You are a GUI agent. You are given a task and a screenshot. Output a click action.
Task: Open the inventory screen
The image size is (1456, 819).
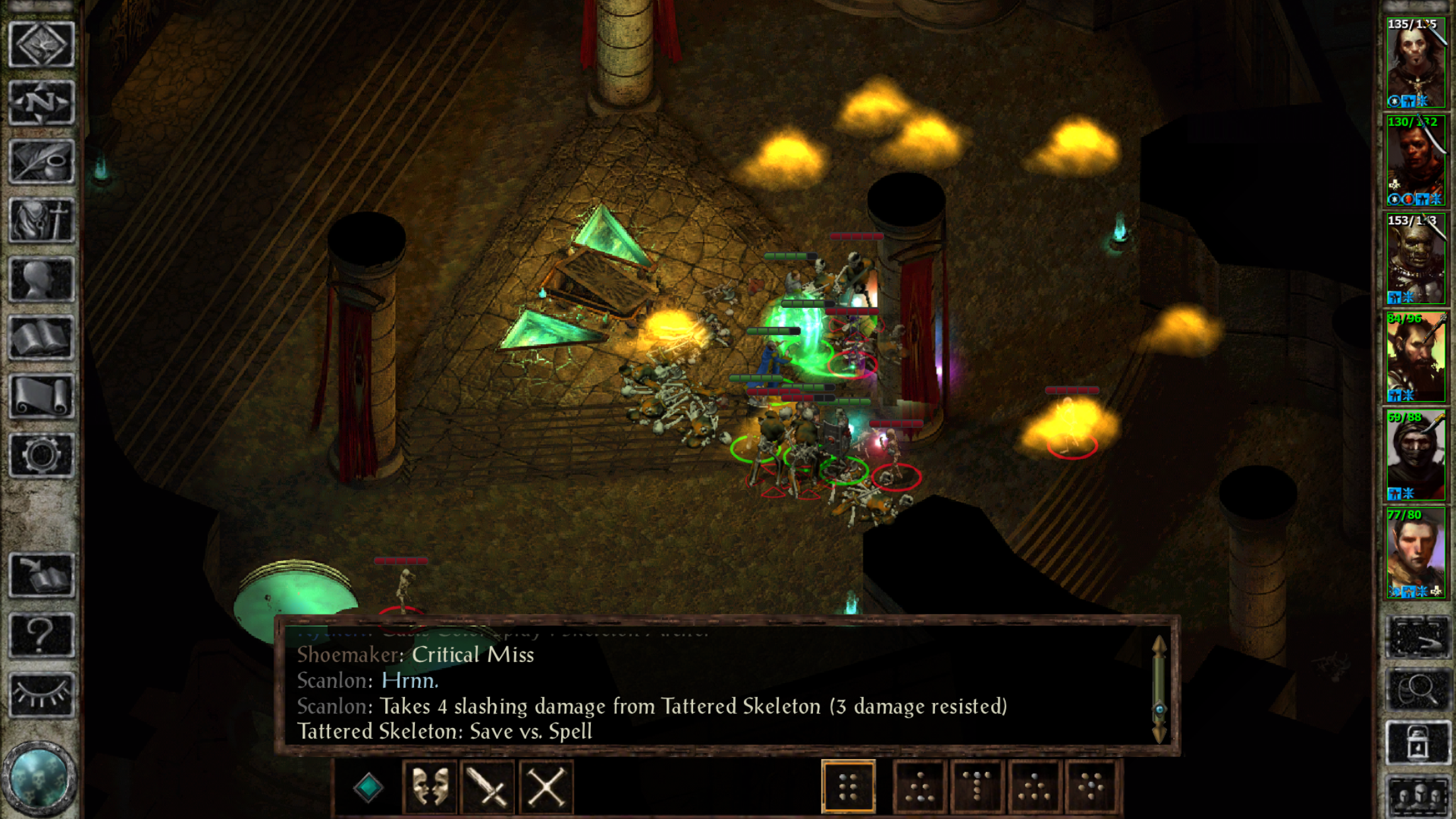(41, 220)
